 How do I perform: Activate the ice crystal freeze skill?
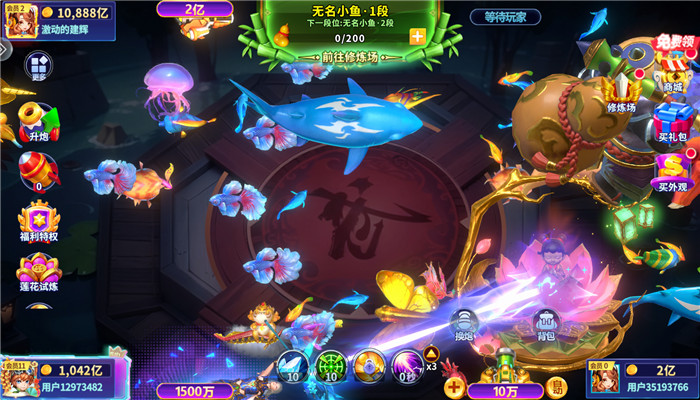coord(291,365)
